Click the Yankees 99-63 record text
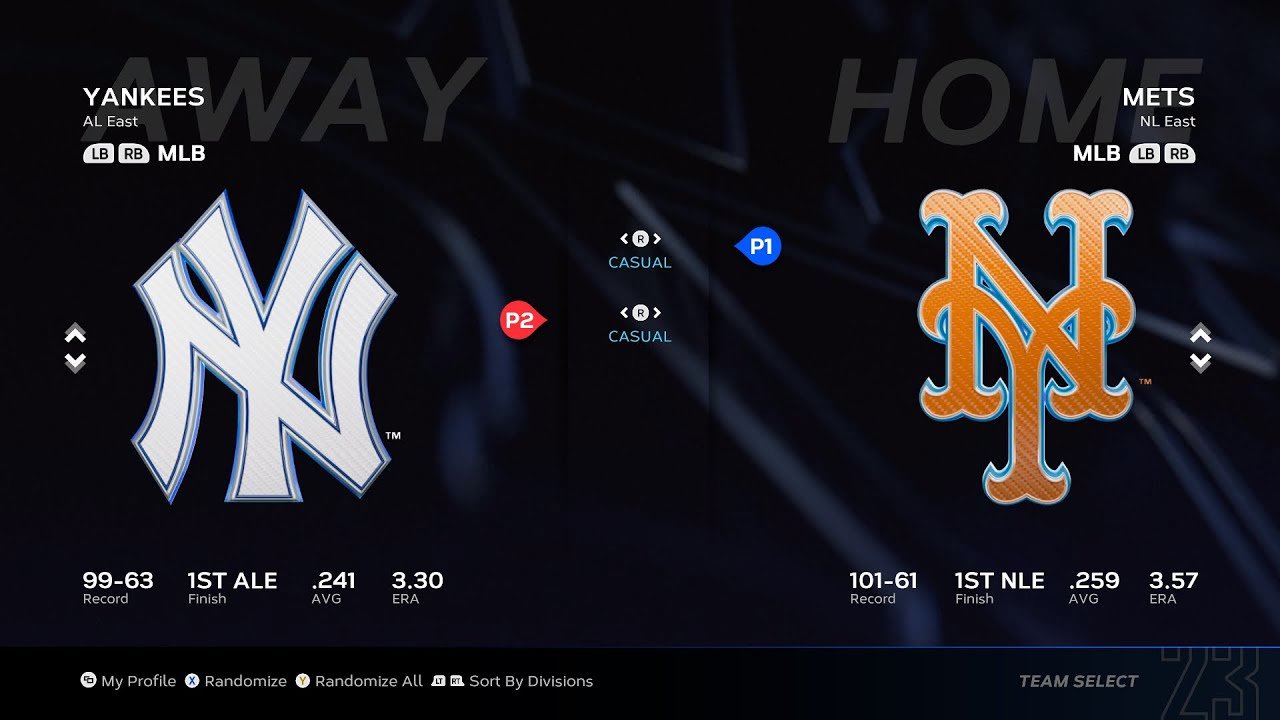1280x720 pixels. click(x=117, y=580)
